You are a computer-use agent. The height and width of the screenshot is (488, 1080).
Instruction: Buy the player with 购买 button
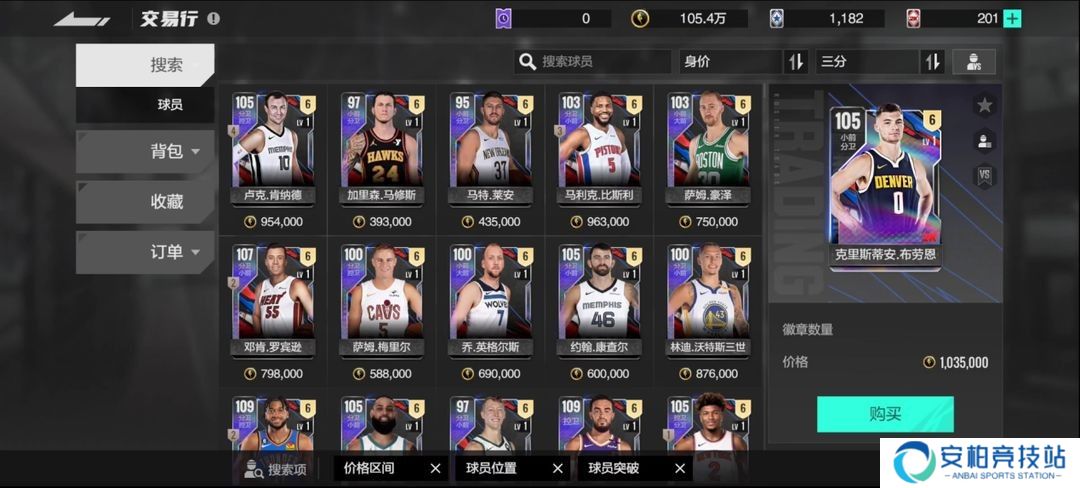pyautogui.click(x=885, y=414)
